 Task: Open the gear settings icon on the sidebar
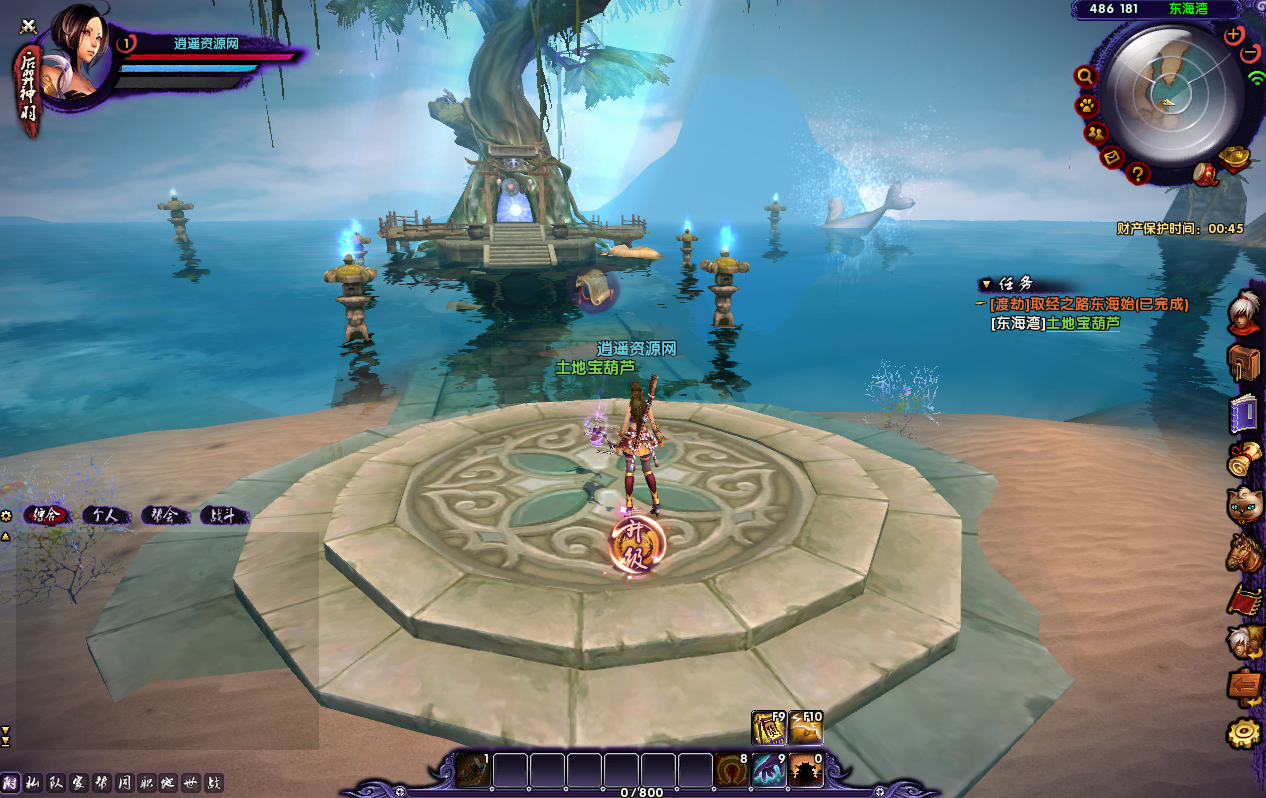(1244, 734)
